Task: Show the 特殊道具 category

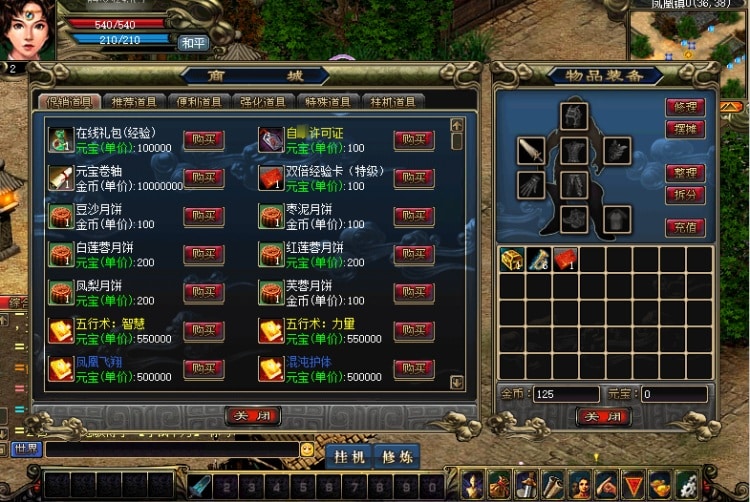Action: [x=328, y=101]
